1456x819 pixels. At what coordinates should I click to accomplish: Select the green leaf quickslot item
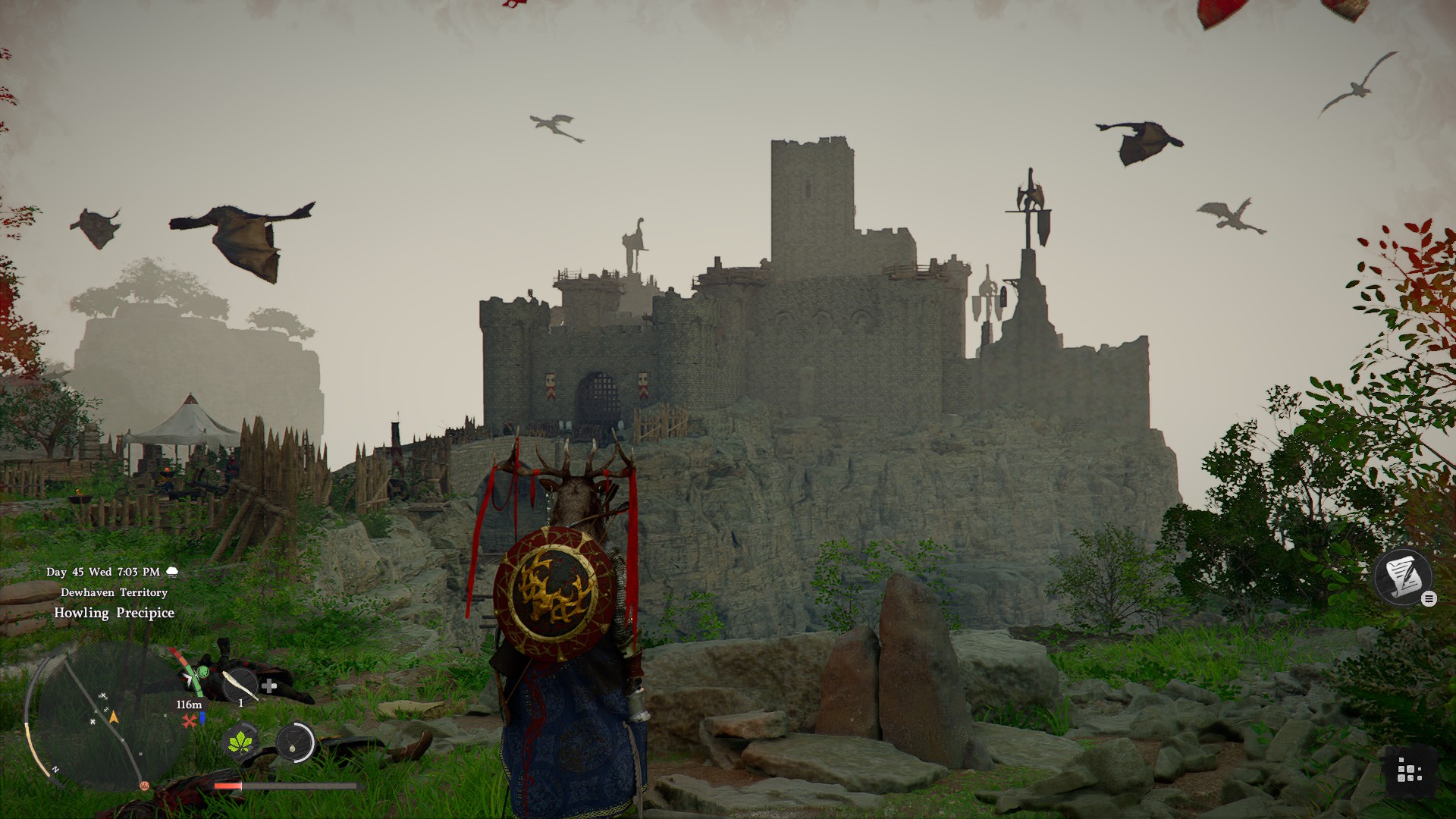(241, 743)
